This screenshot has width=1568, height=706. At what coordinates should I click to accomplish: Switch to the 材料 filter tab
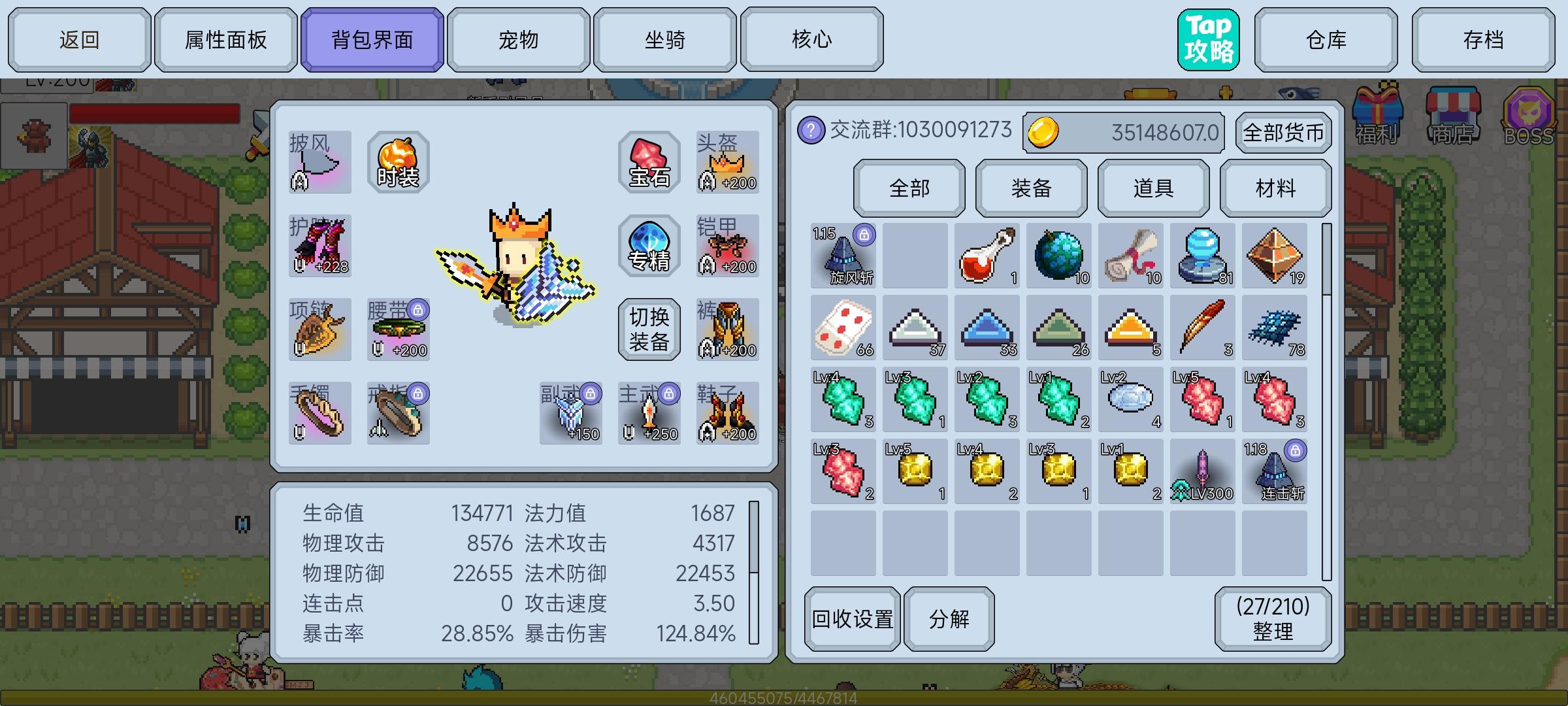tap(1275, 188)
